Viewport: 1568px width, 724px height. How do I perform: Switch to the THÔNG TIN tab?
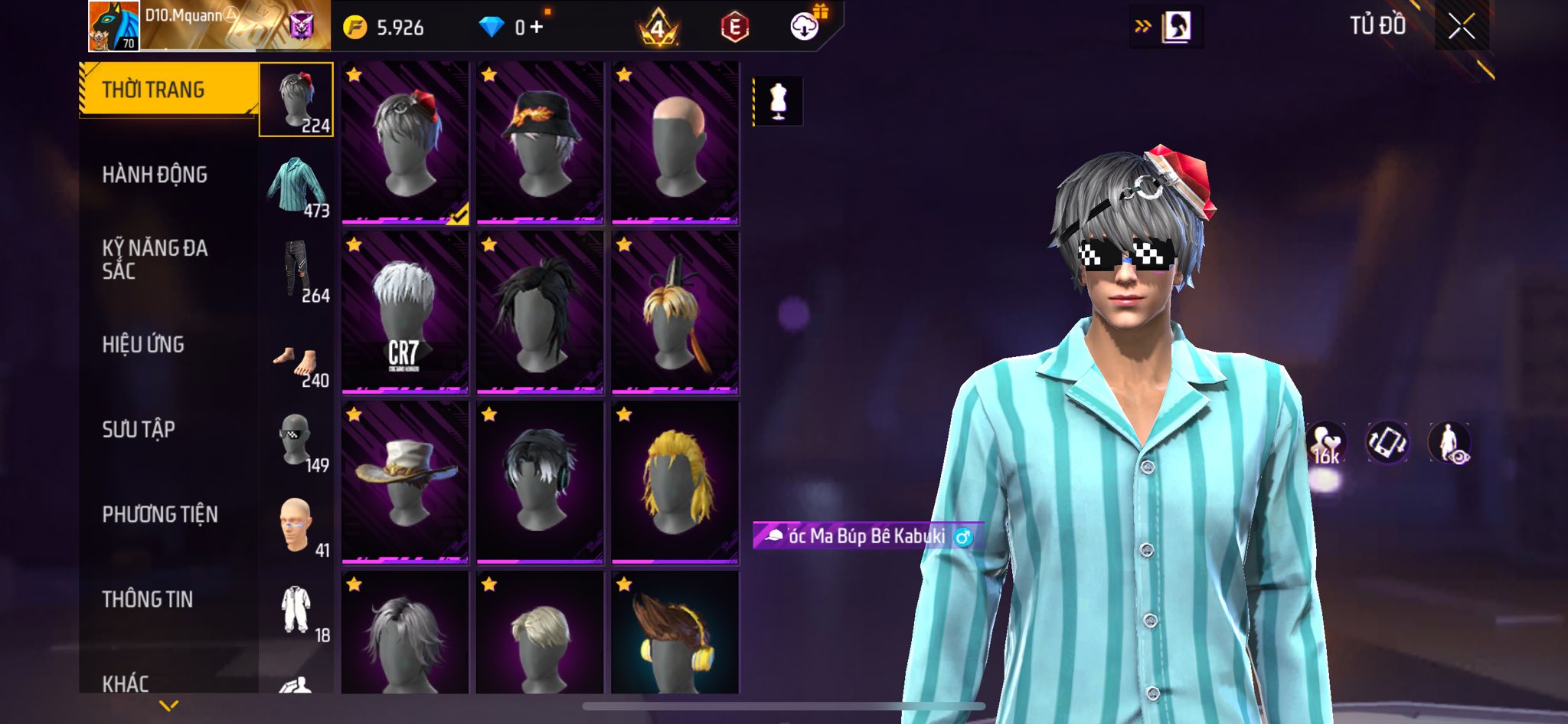click(147, 599)
